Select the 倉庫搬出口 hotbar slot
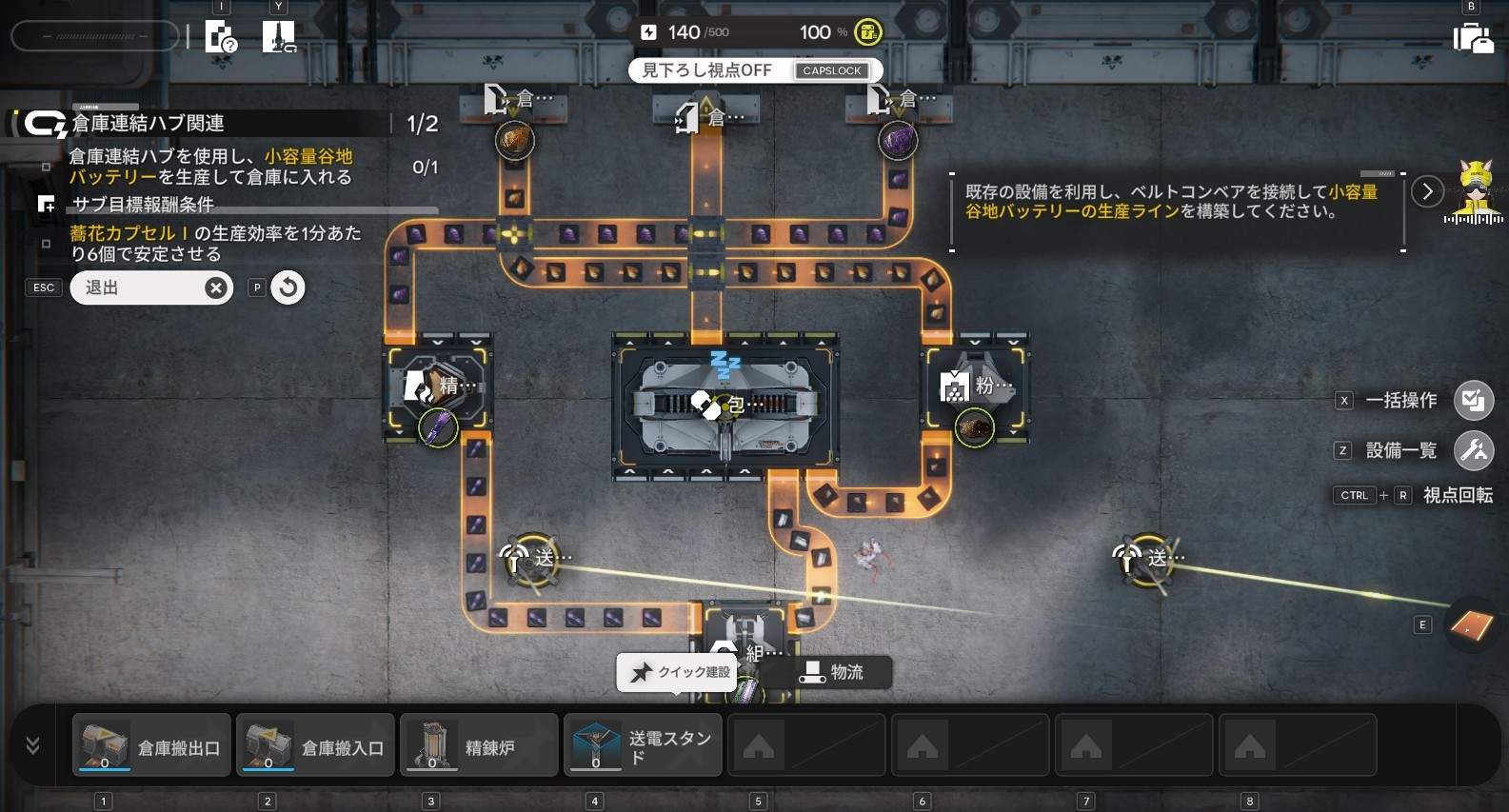1509x812 pixels. [x=152, y=745]
